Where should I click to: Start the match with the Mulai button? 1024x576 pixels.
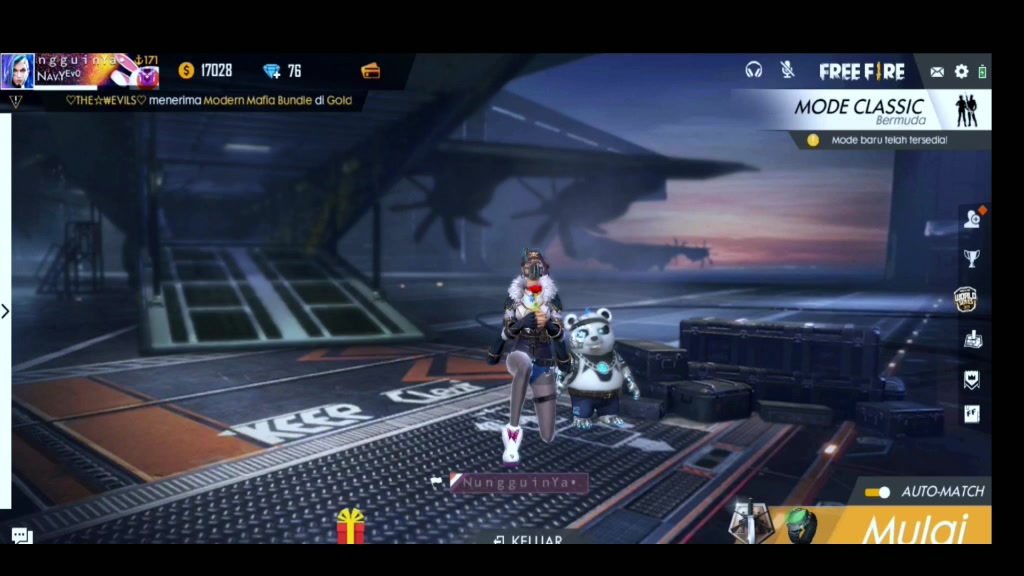(x=915, y=527)
